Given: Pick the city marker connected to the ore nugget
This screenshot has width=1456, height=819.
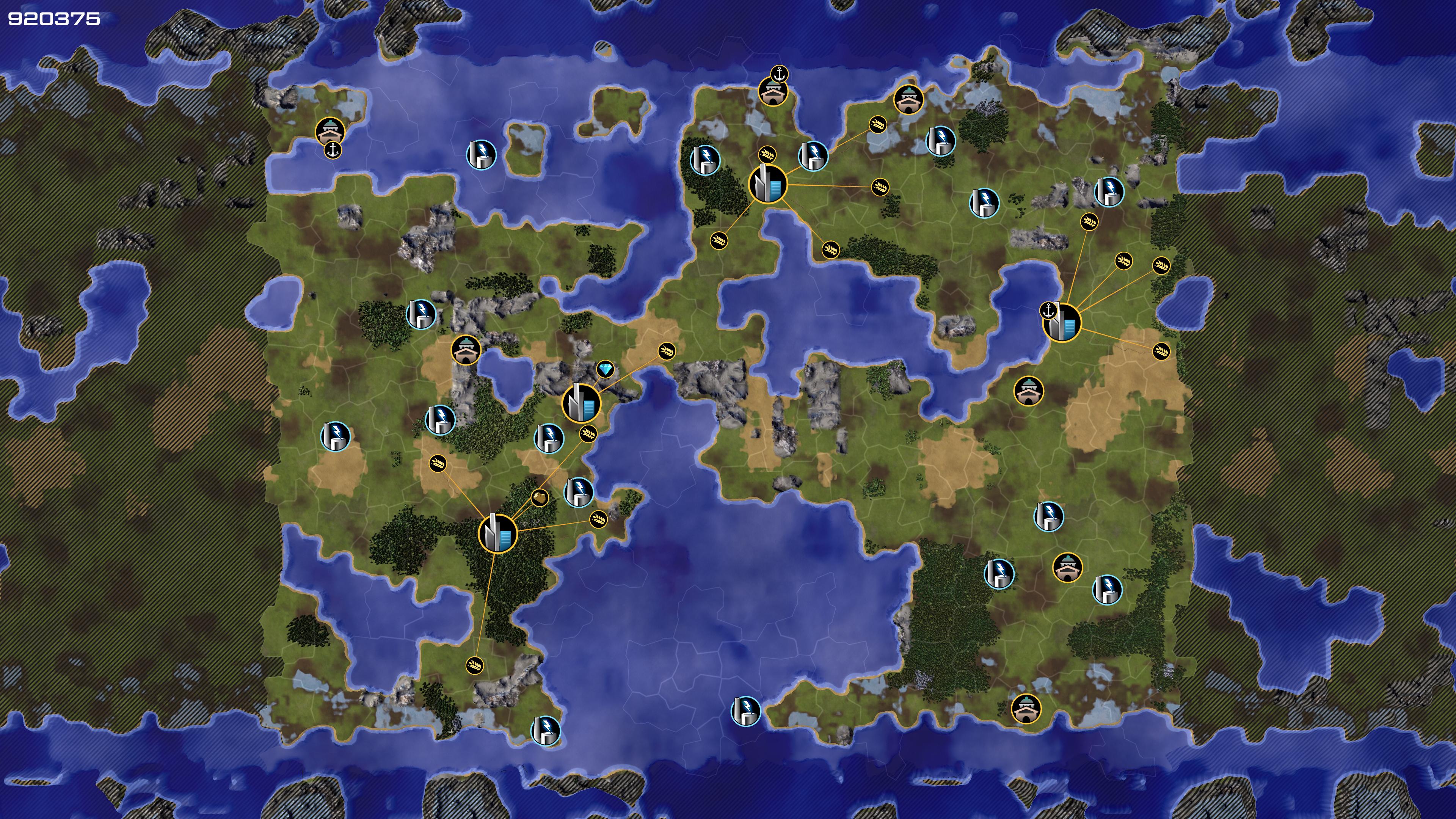Looking at the screenshot, I should pyautogui.click(x=497, y=533).
